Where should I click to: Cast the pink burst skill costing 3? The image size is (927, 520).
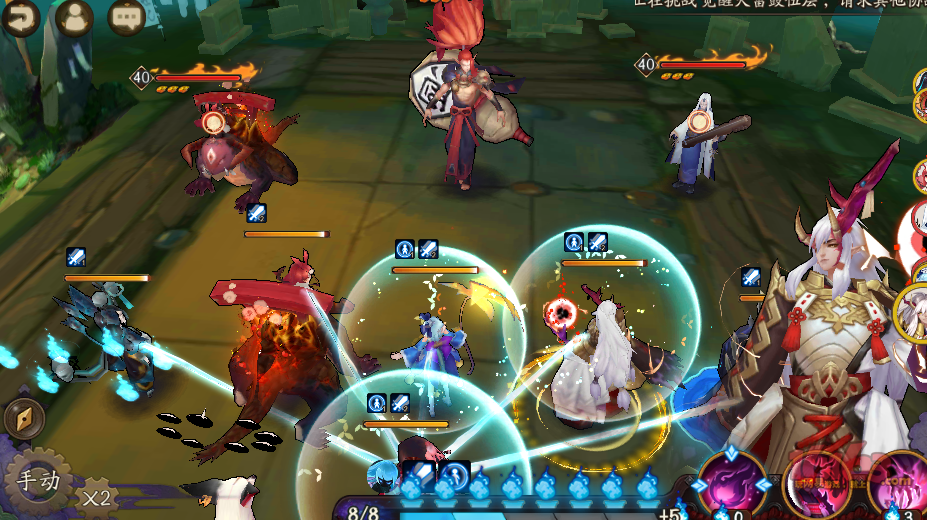pyautogui.click(x=901, y=484)
